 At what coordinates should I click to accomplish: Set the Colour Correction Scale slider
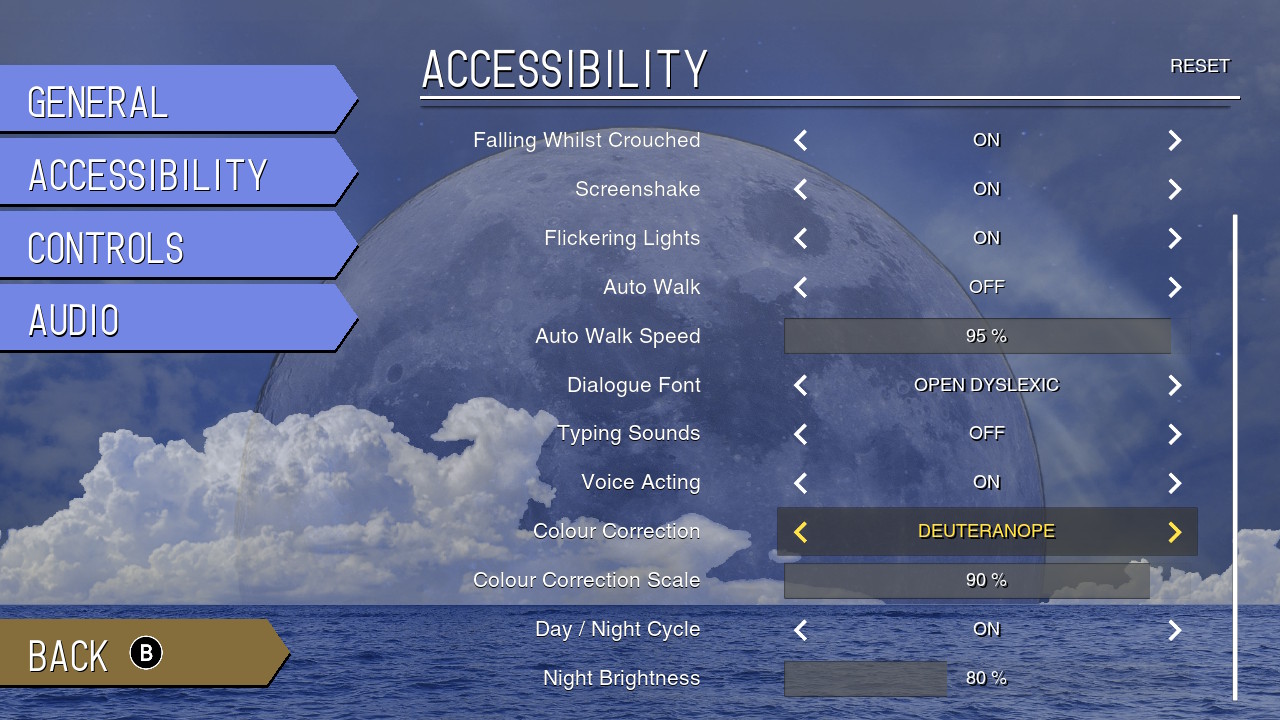[967, 581]
